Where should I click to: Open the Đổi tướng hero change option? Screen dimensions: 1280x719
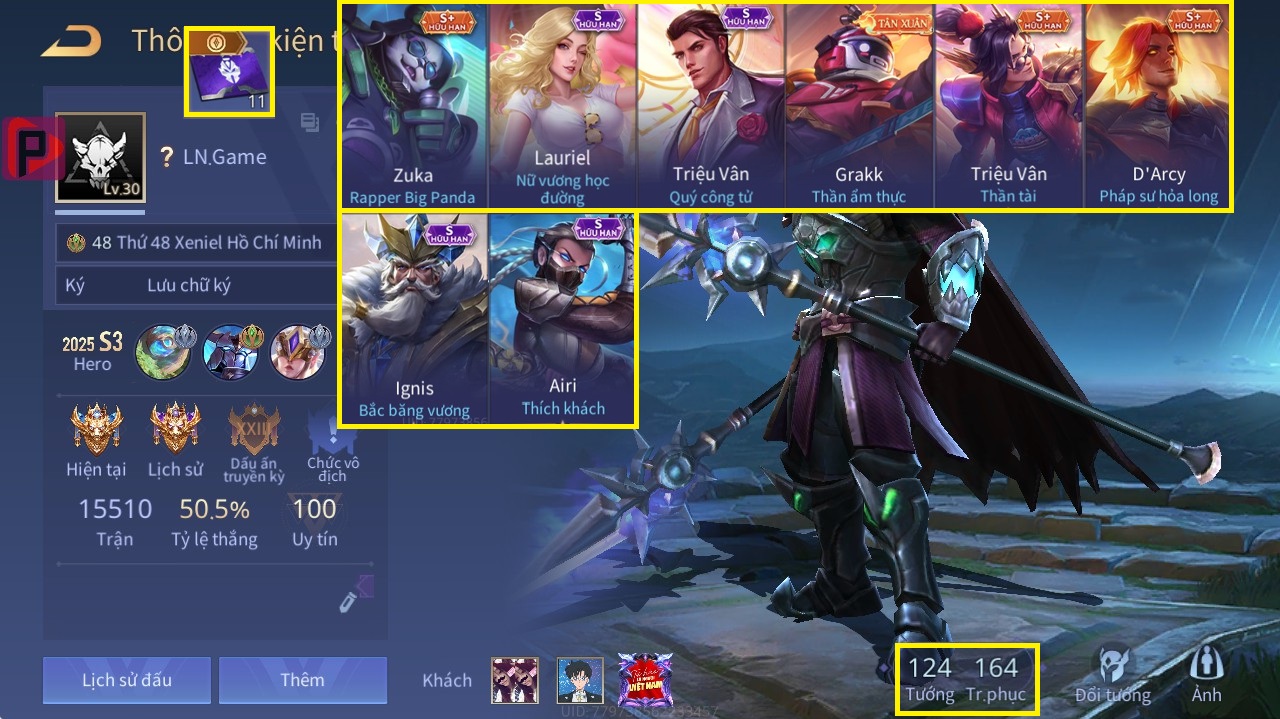pyautogui.click(x=1112, y=675)
